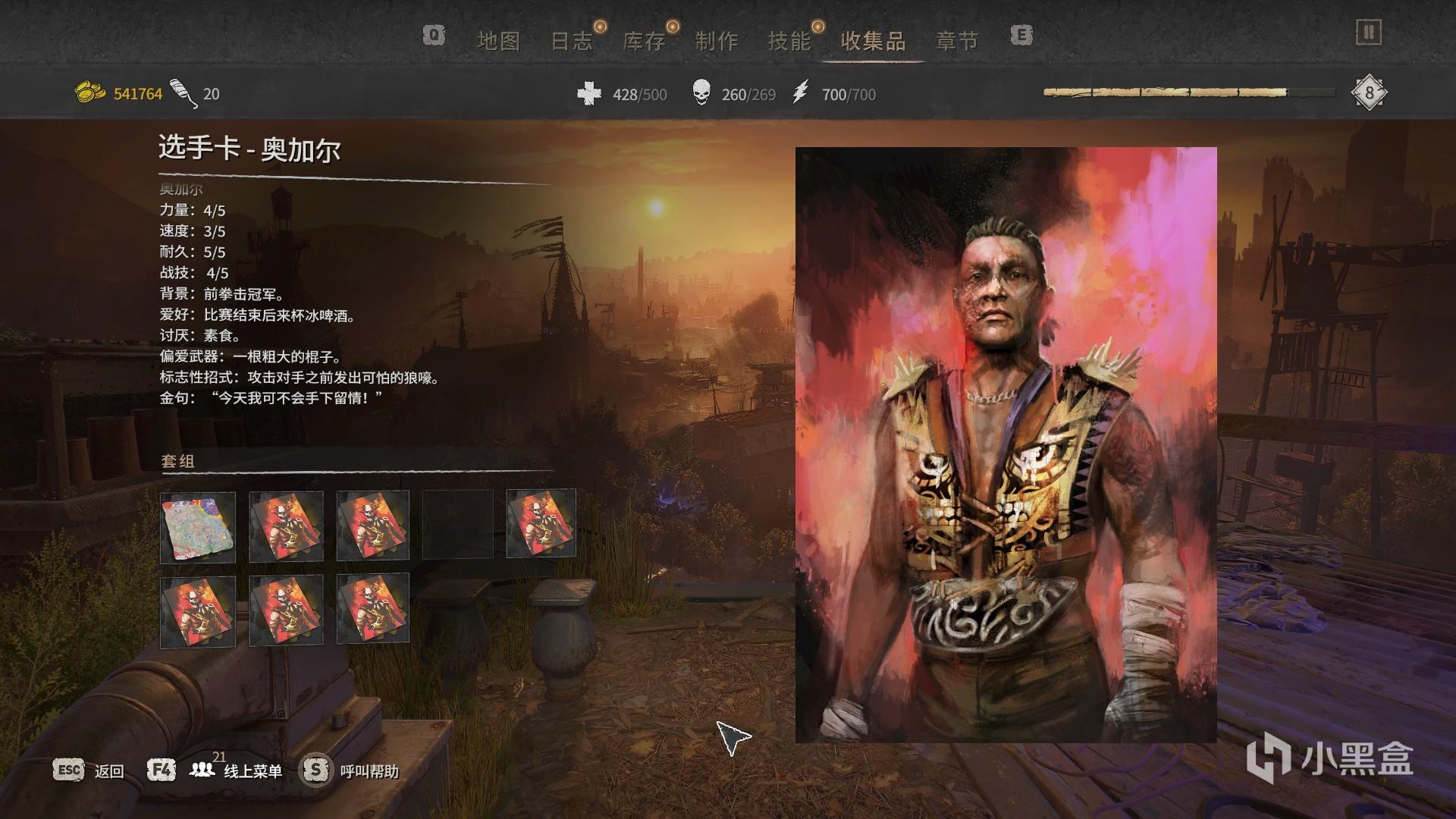Show the 技能 skills tab
The height and width of the screenshot is (819, 1456).
pyautogui.click(x=789, y=41)
